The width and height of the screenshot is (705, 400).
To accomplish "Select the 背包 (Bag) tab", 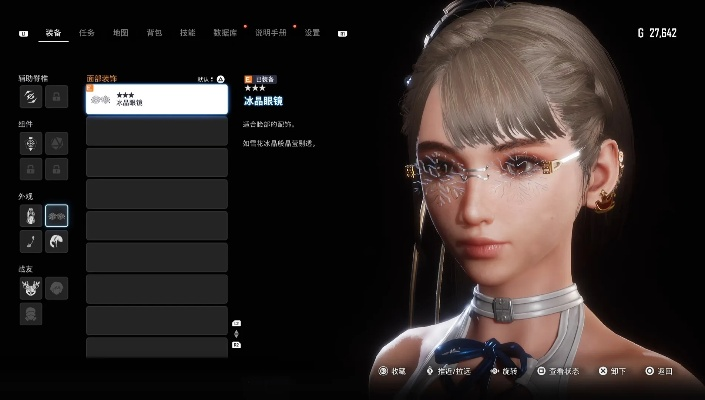I will [x=154, y=33].
